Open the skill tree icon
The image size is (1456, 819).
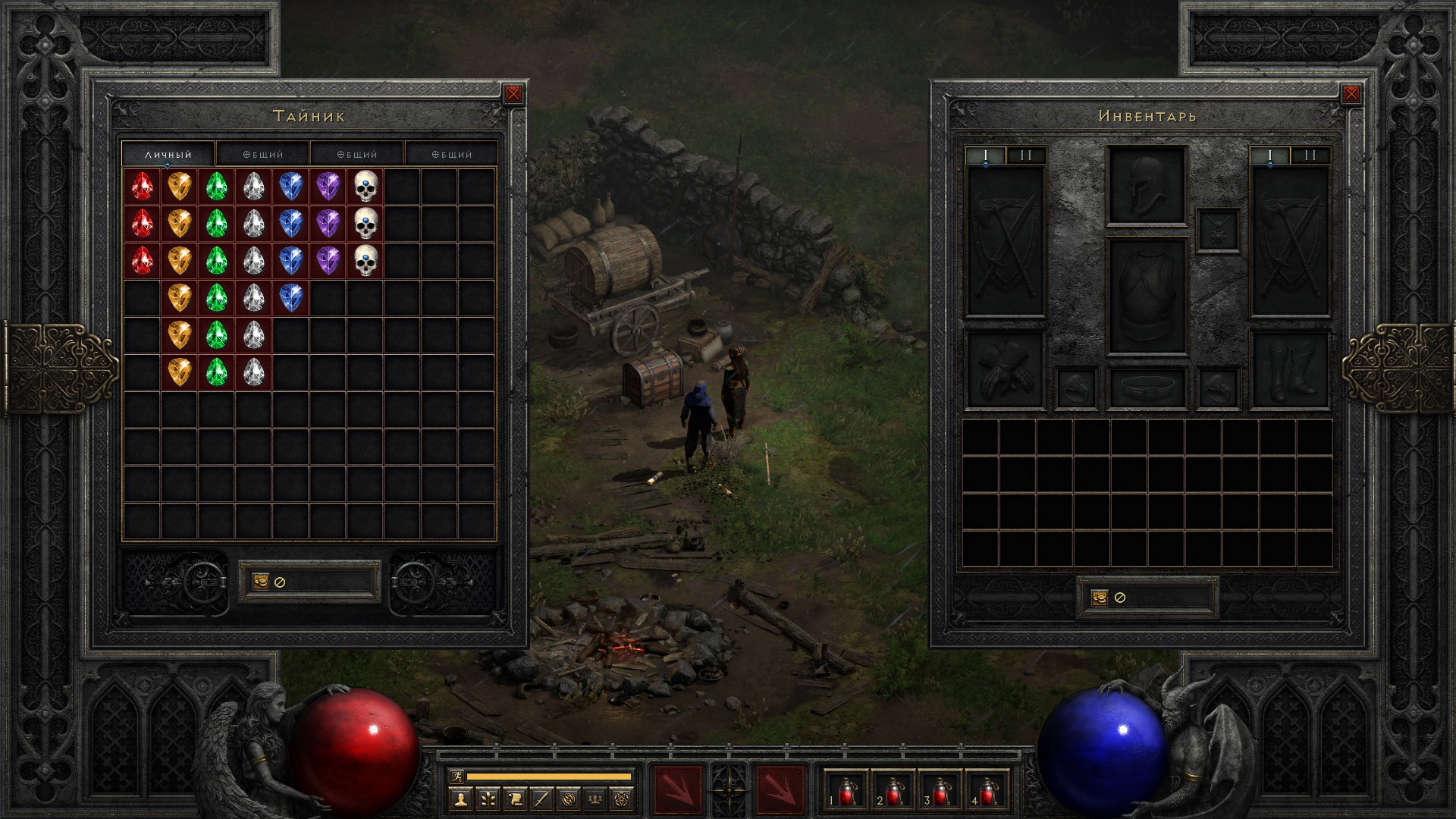(488, 799)
